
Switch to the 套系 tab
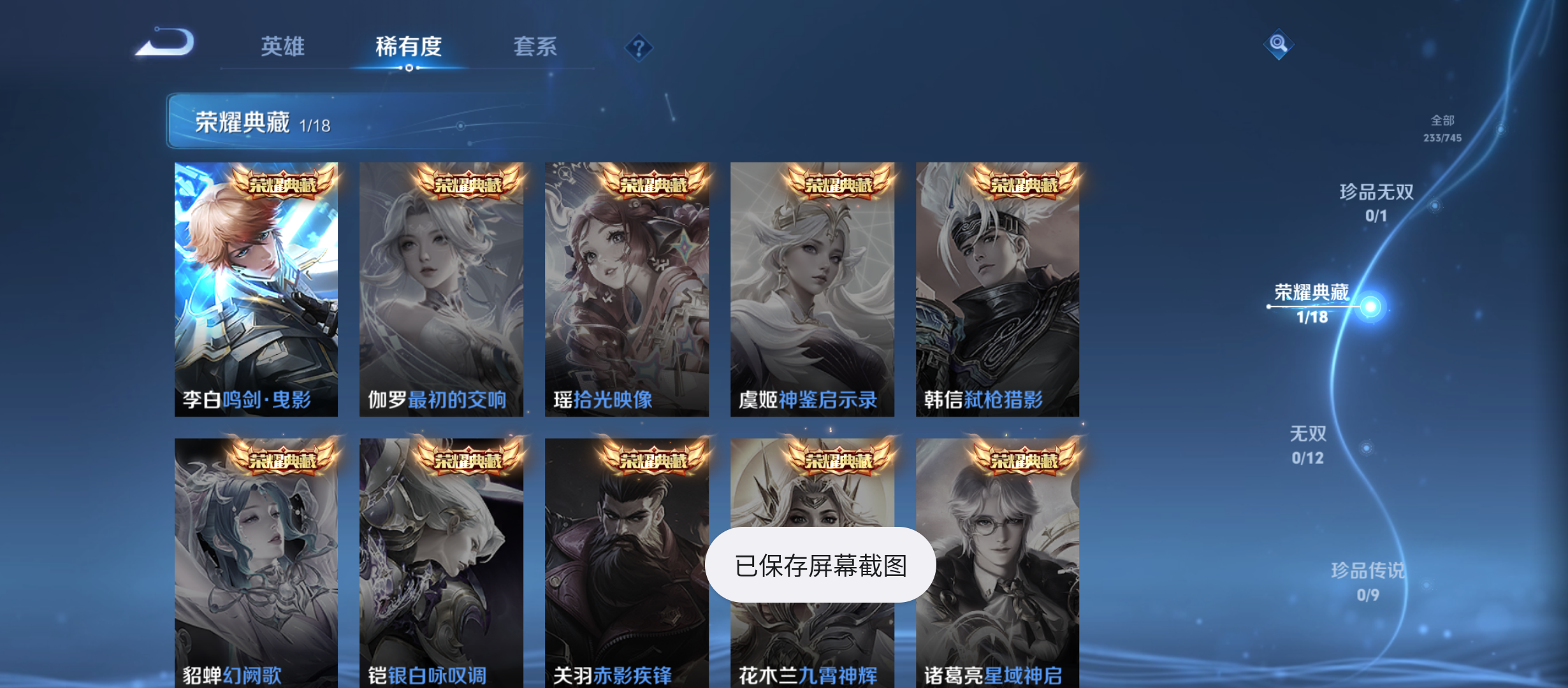tap(536, 46)
